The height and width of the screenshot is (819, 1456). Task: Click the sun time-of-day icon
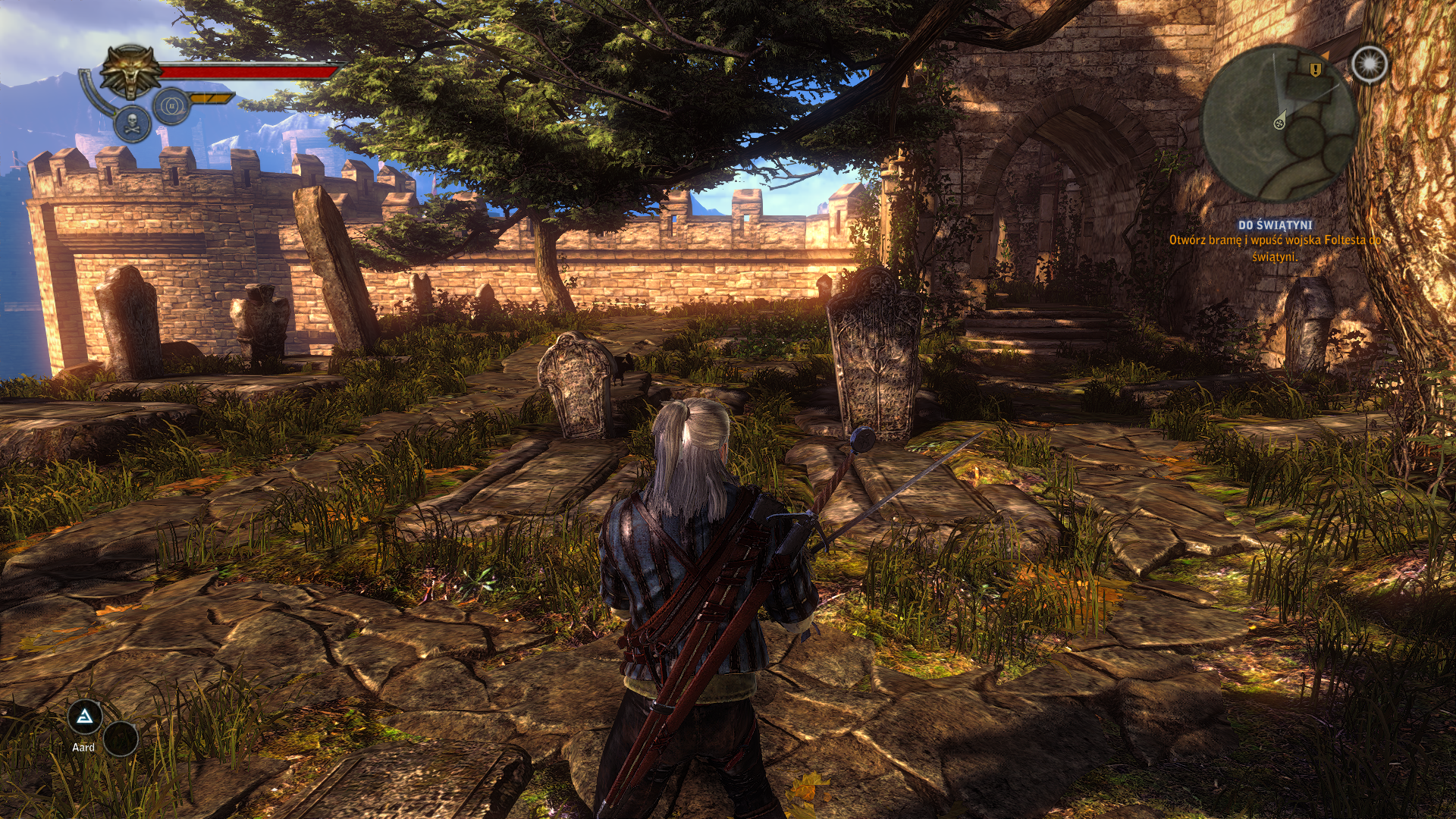click(x=1369, y=64)
